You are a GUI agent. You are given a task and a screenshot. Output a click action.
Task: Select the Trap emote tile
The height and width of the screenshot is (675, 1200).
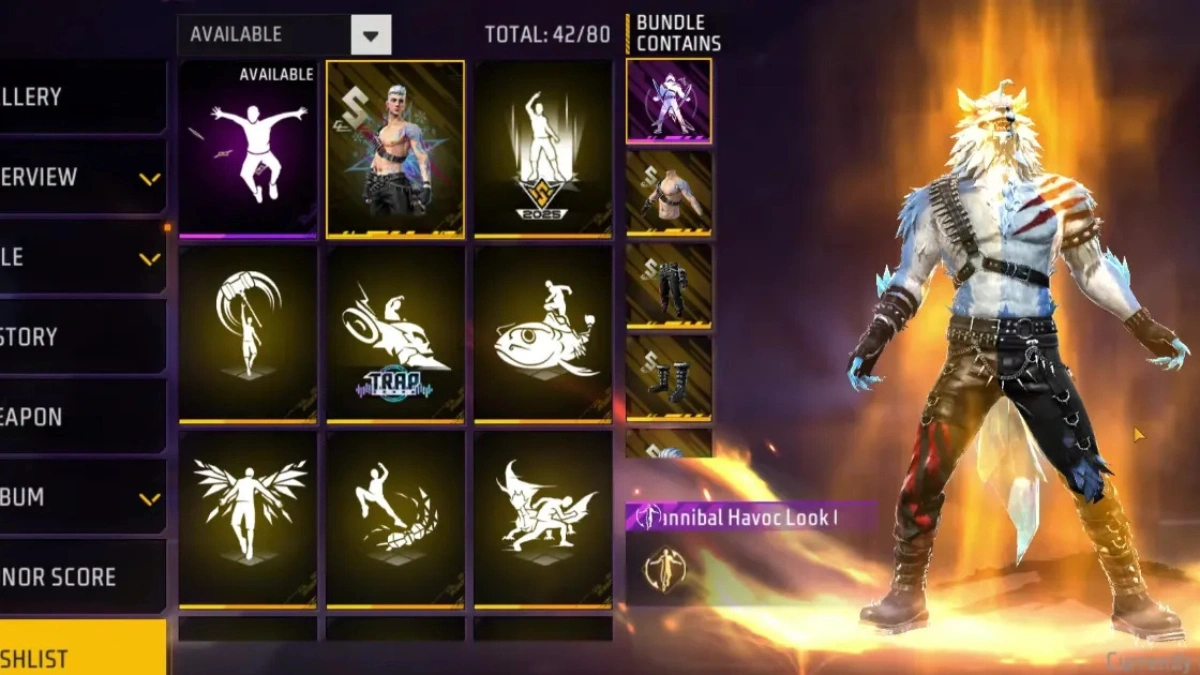[395, 333]
